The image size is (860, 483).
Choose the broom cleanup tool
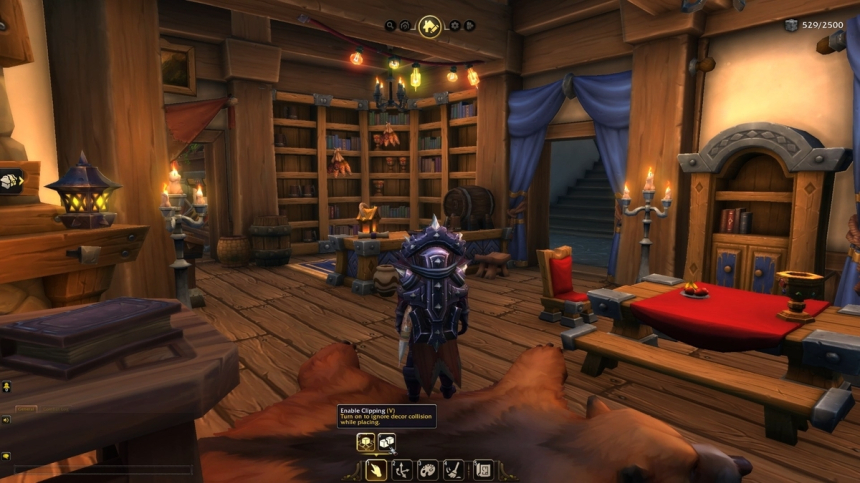(454, 468)
